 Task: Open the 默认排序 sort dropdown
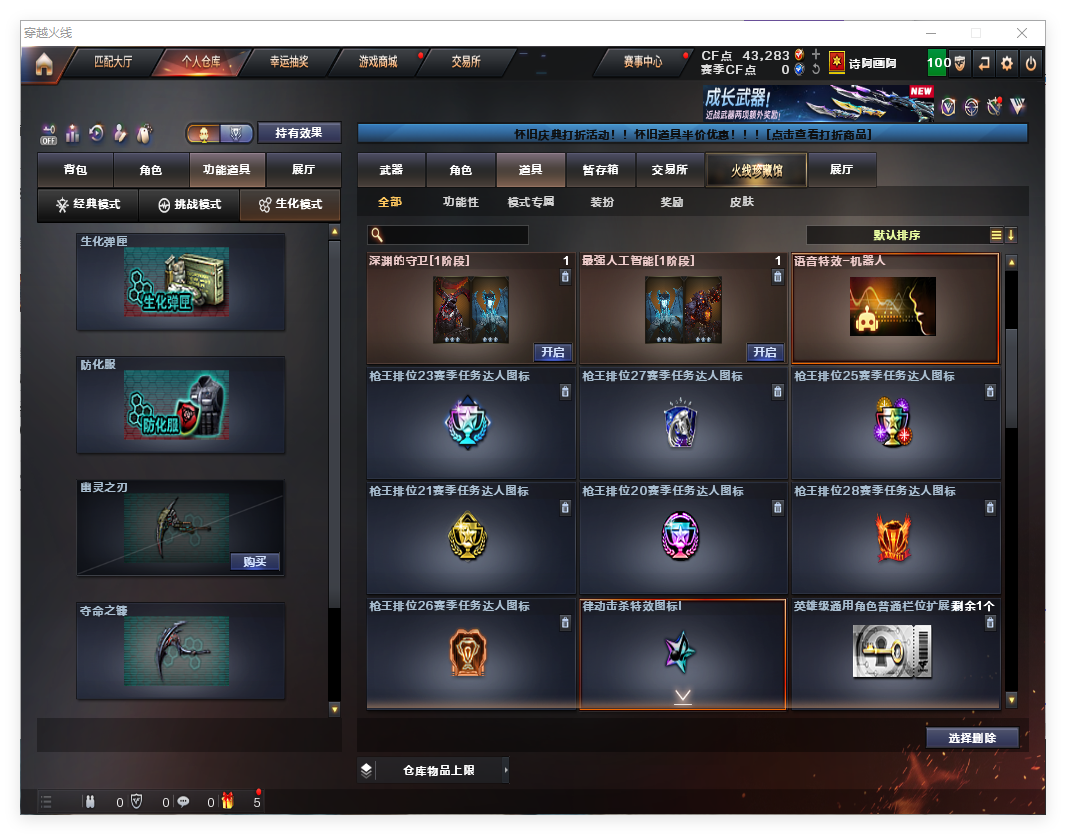click(896, 235)
